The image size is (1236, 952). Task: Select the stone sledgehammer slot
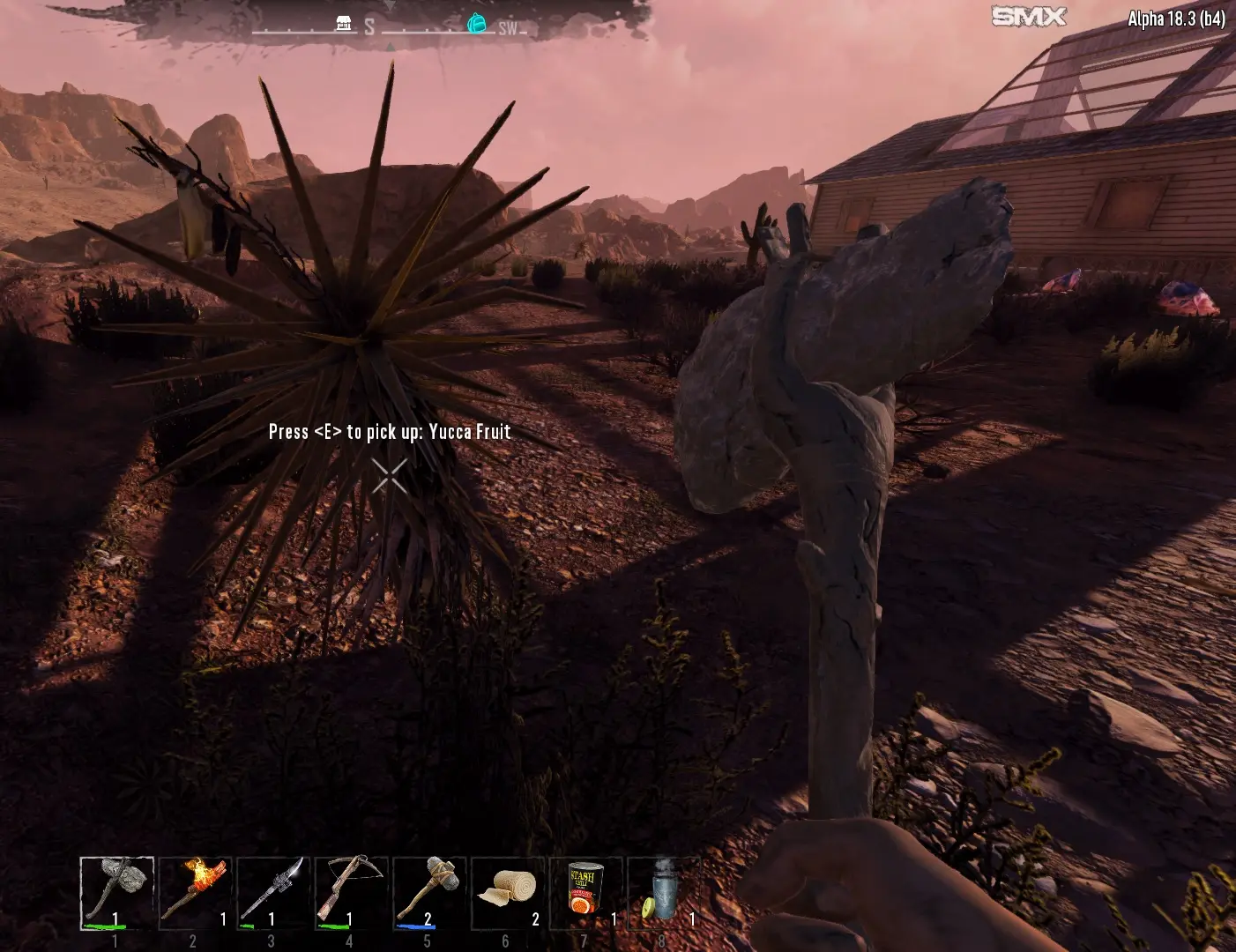click(x=429, y=893)
